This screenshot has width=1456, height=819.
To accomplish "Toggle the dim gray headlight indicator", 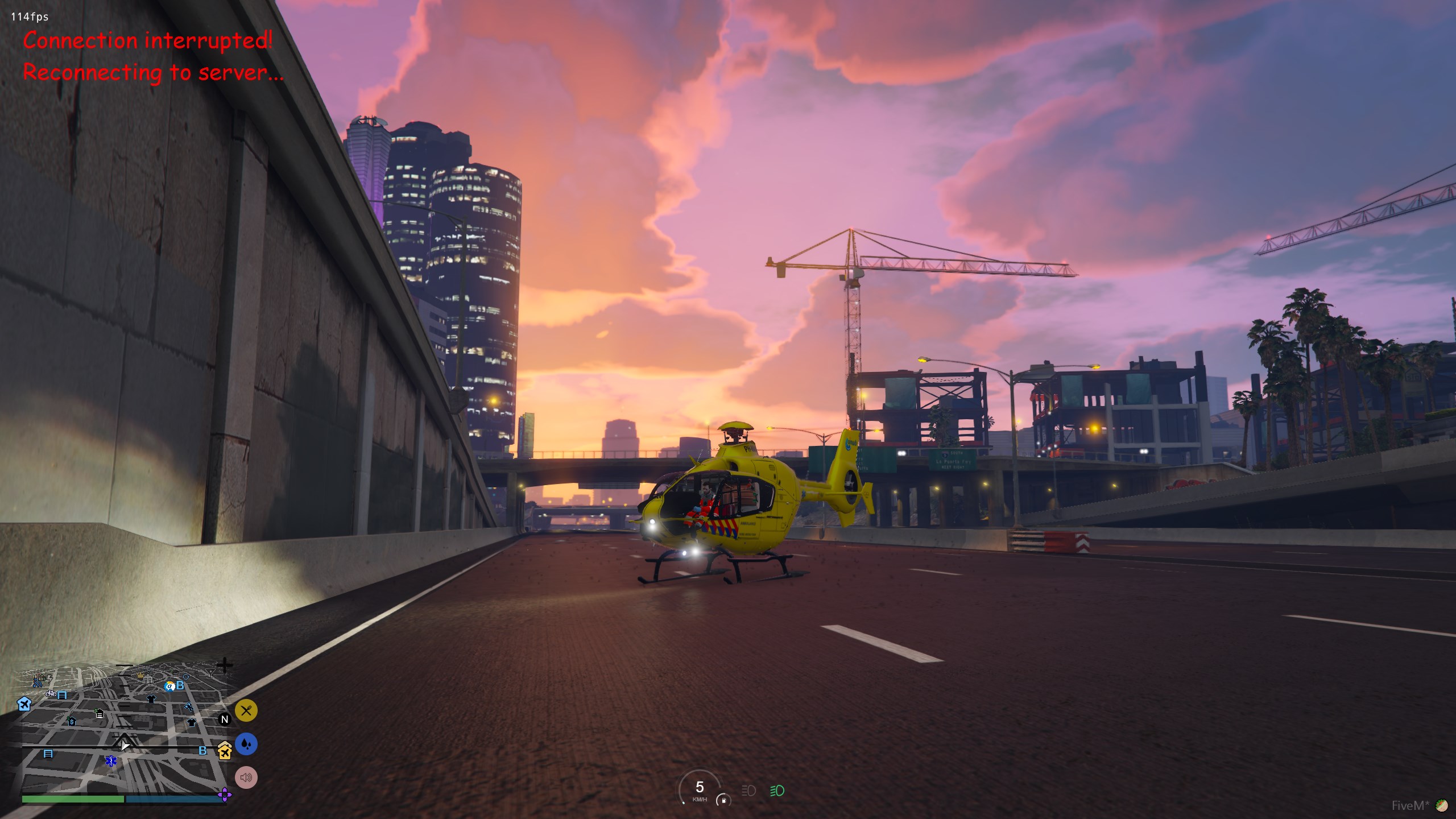I will (748, 791).
